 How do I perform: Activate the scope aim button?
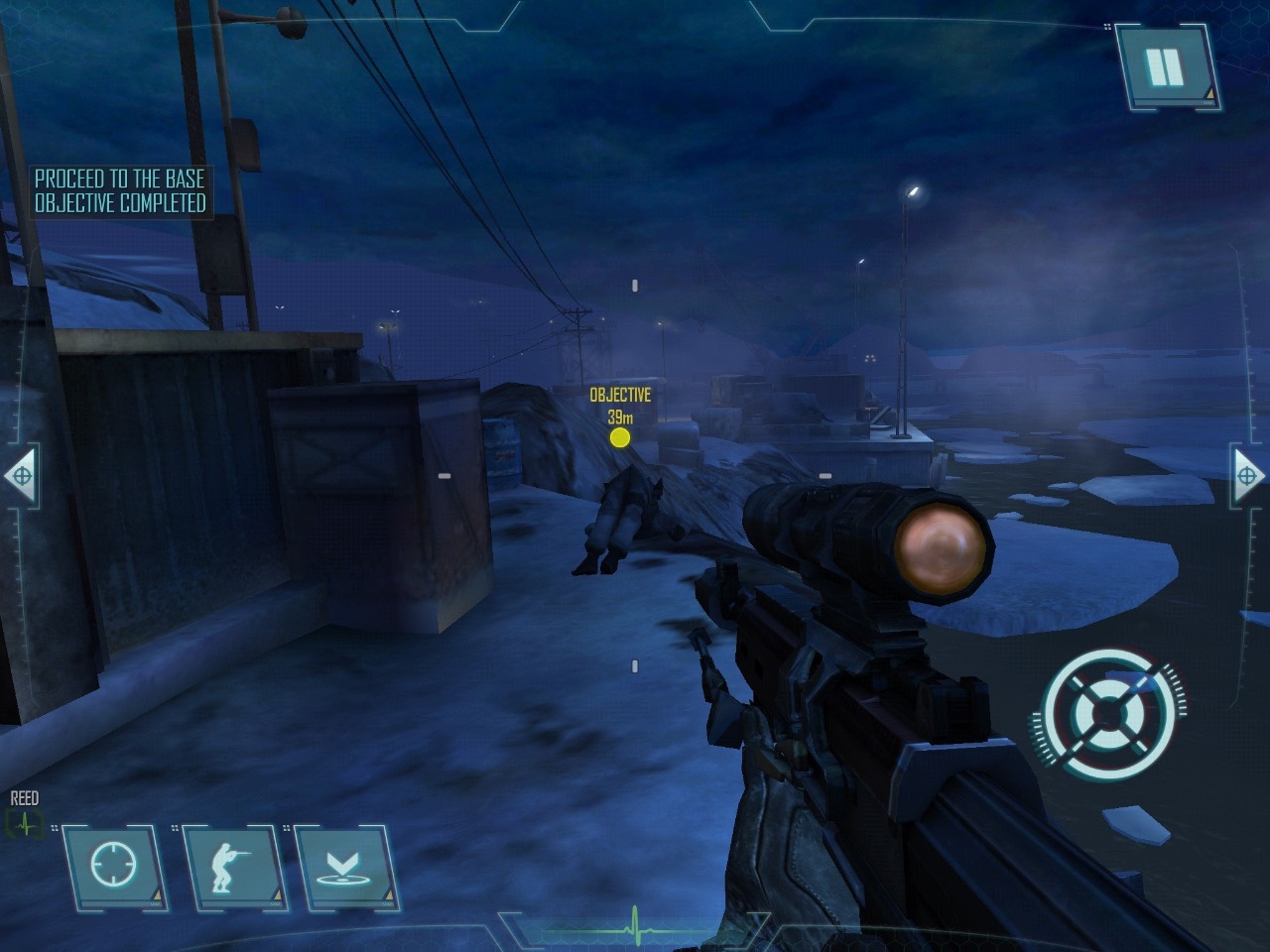[x=114, y=866]
